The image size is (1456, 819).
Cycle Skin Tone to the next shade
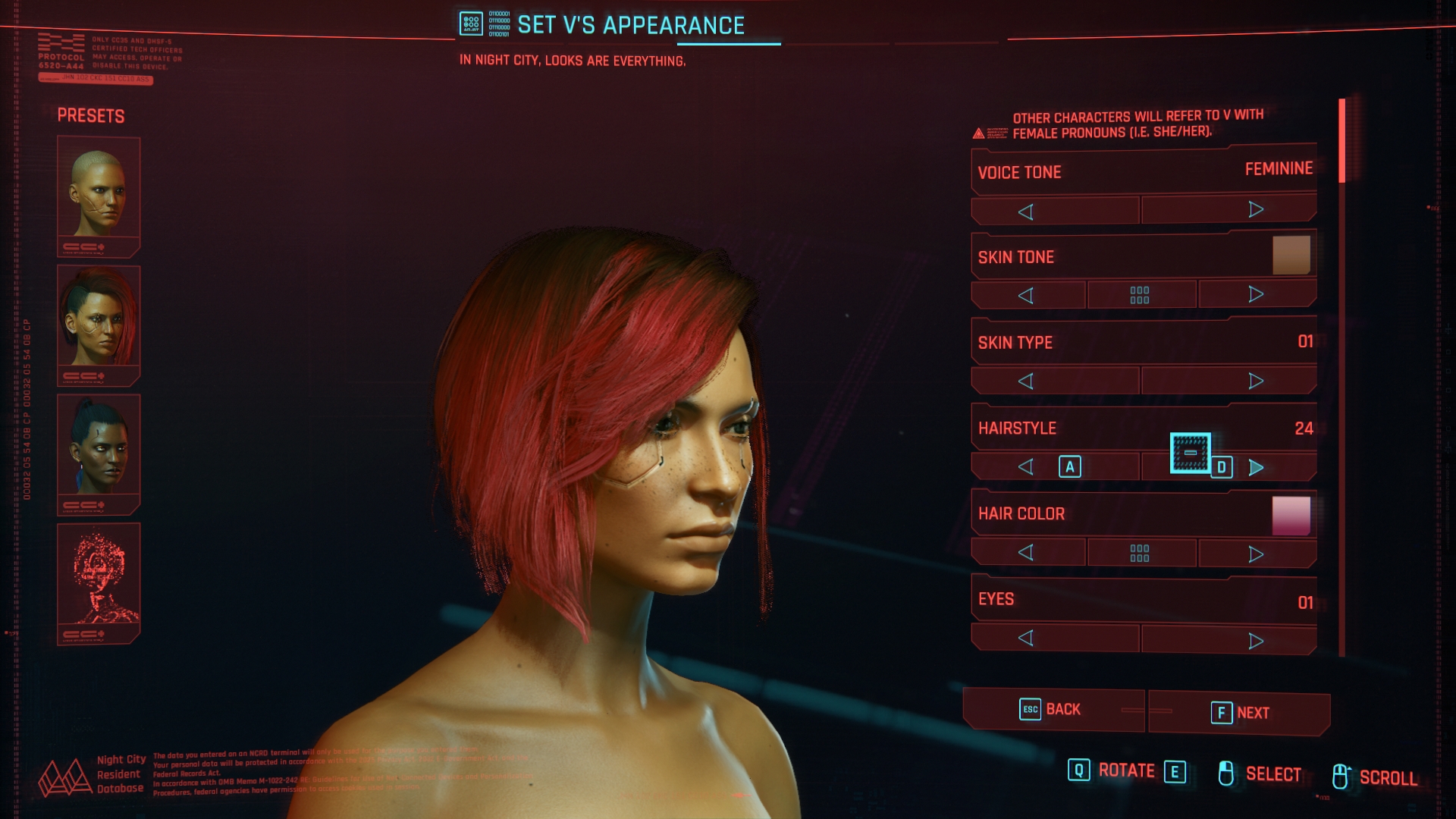[1256, 294]
